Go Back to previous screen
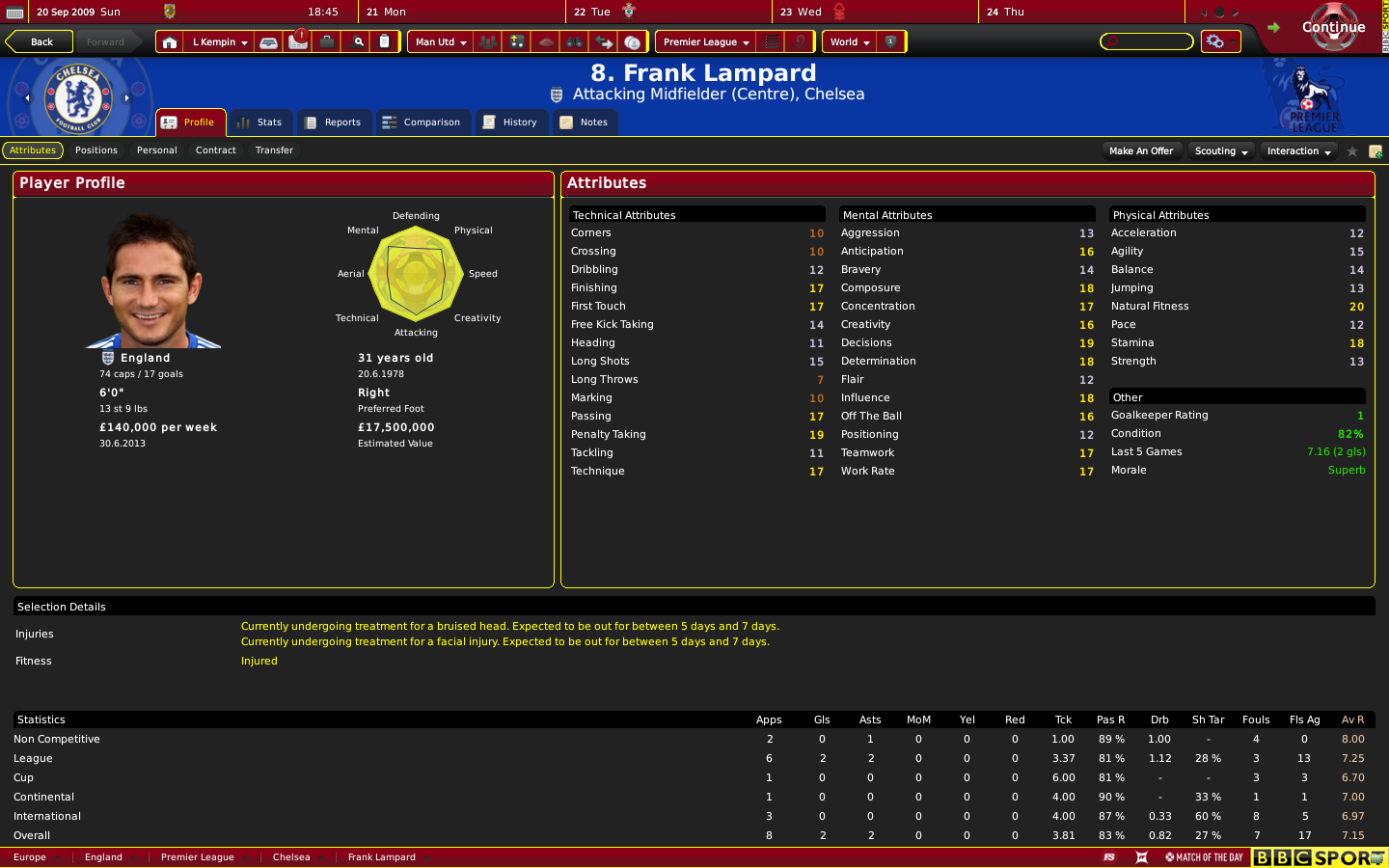 (x=41, y=41)
